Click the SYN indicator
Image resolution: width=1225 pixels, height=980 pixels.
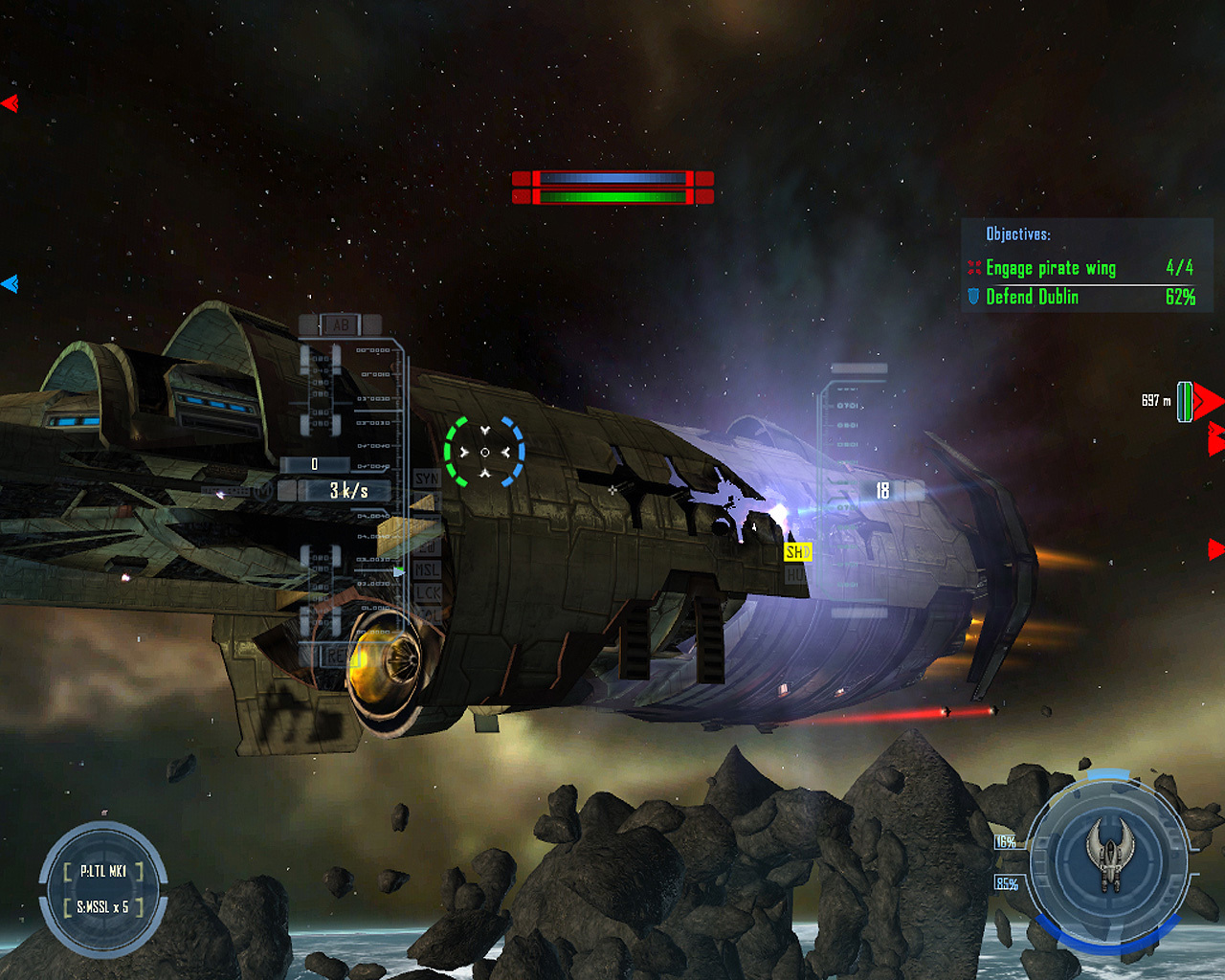[x=426, y=478]
